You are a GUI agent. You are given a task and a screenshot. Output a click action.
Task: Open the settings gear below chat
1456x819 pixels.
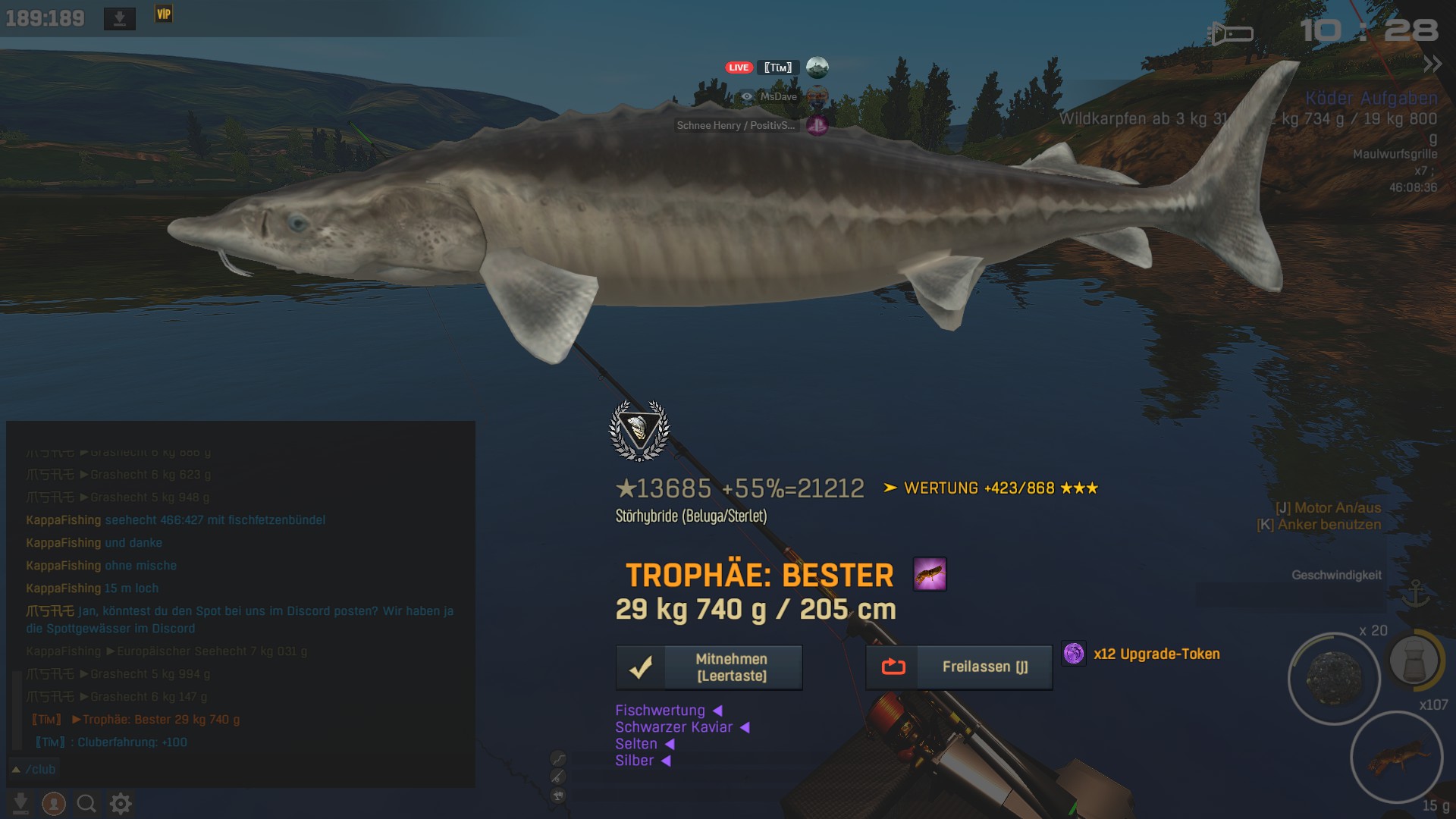click(121, 803)
